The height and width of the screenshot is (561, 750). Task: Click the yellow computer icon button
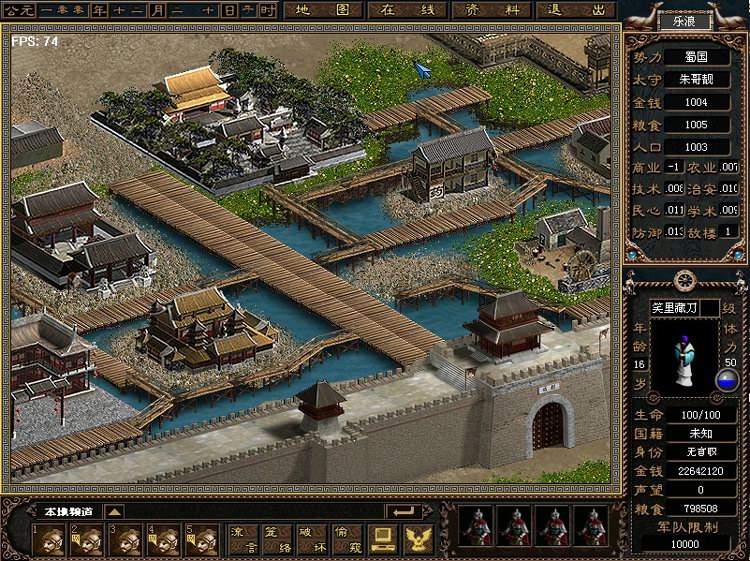(x=381, y=540)
